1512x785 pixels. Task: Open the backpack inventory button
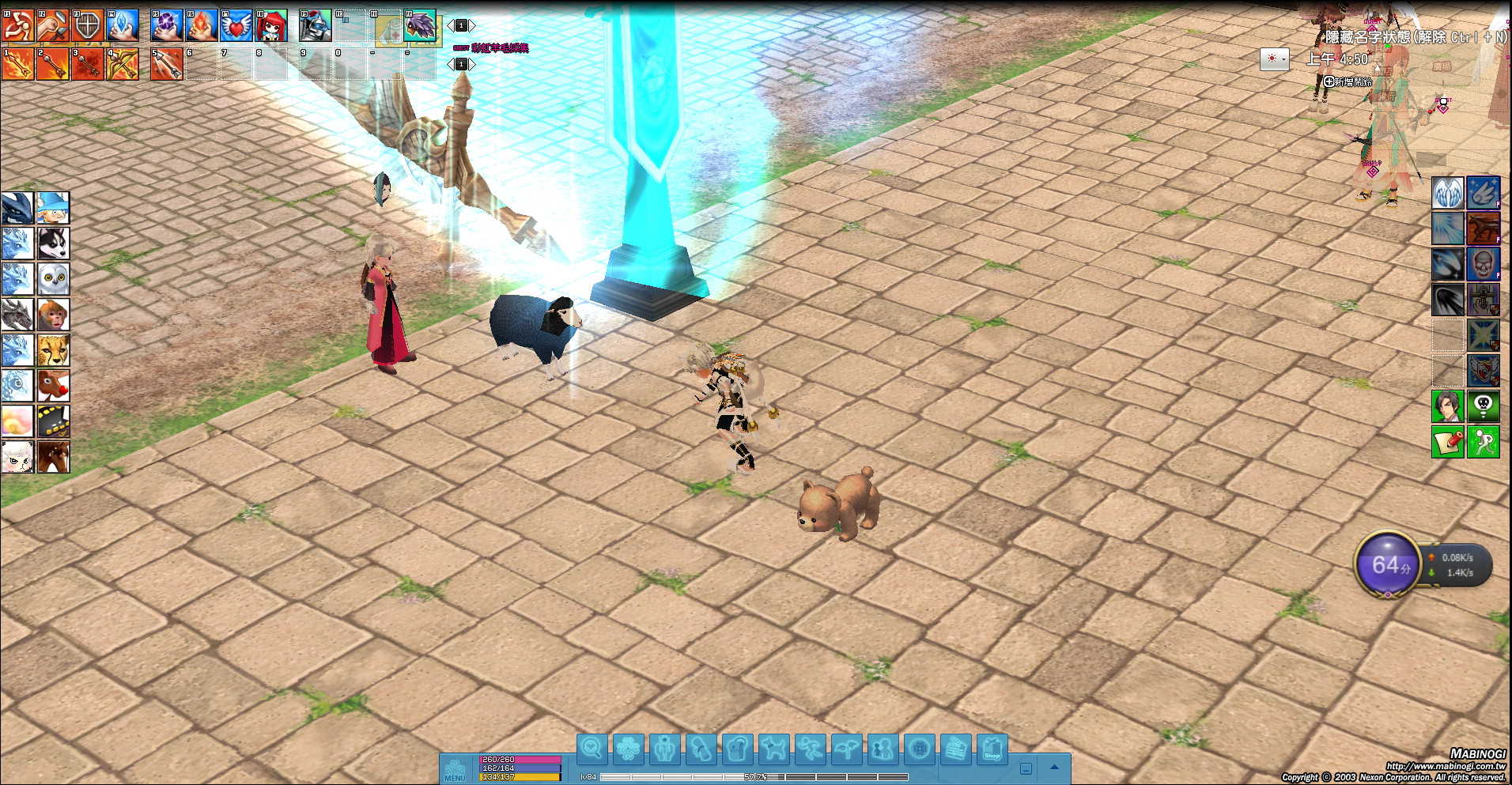click(x=737, y=748)
